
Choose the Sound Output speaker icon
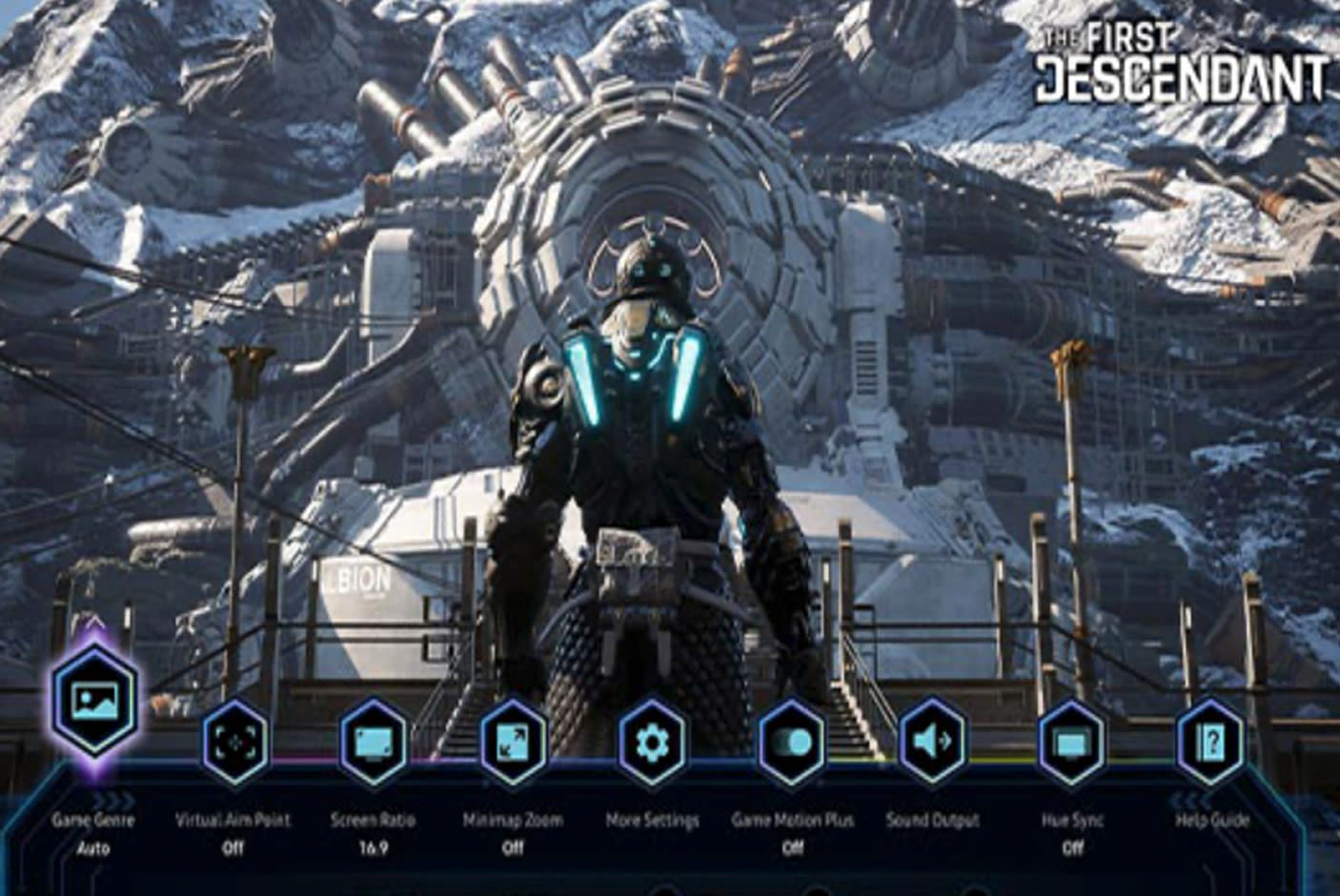(x=932, y=743)
